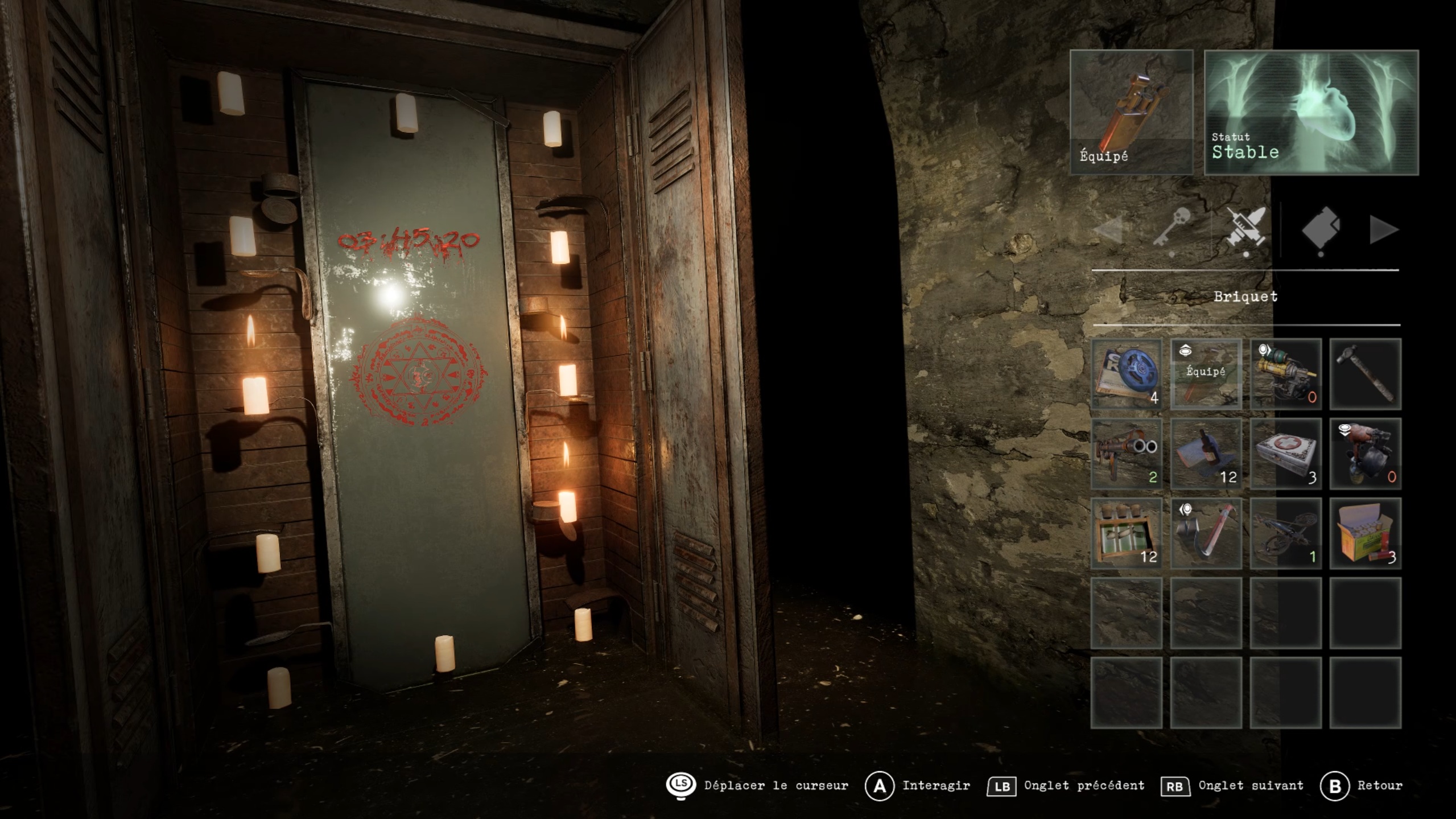1456x819 pixels.
Task: Open the equipped lighter preview panel
Action: [x=1131, y=112]
